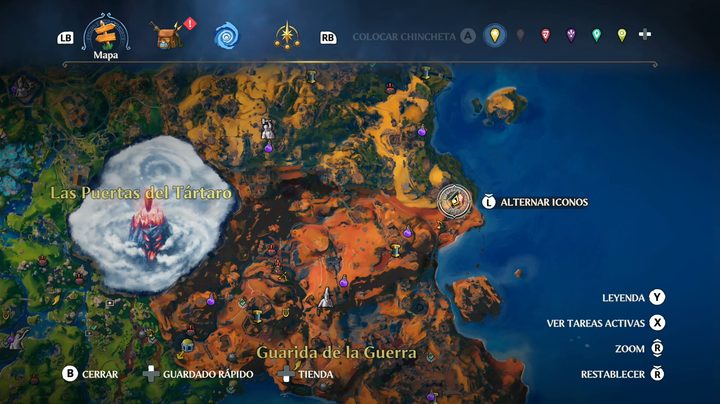Open the Tienda store
Viewport: 720px width, 404px height.
[287, 374]
